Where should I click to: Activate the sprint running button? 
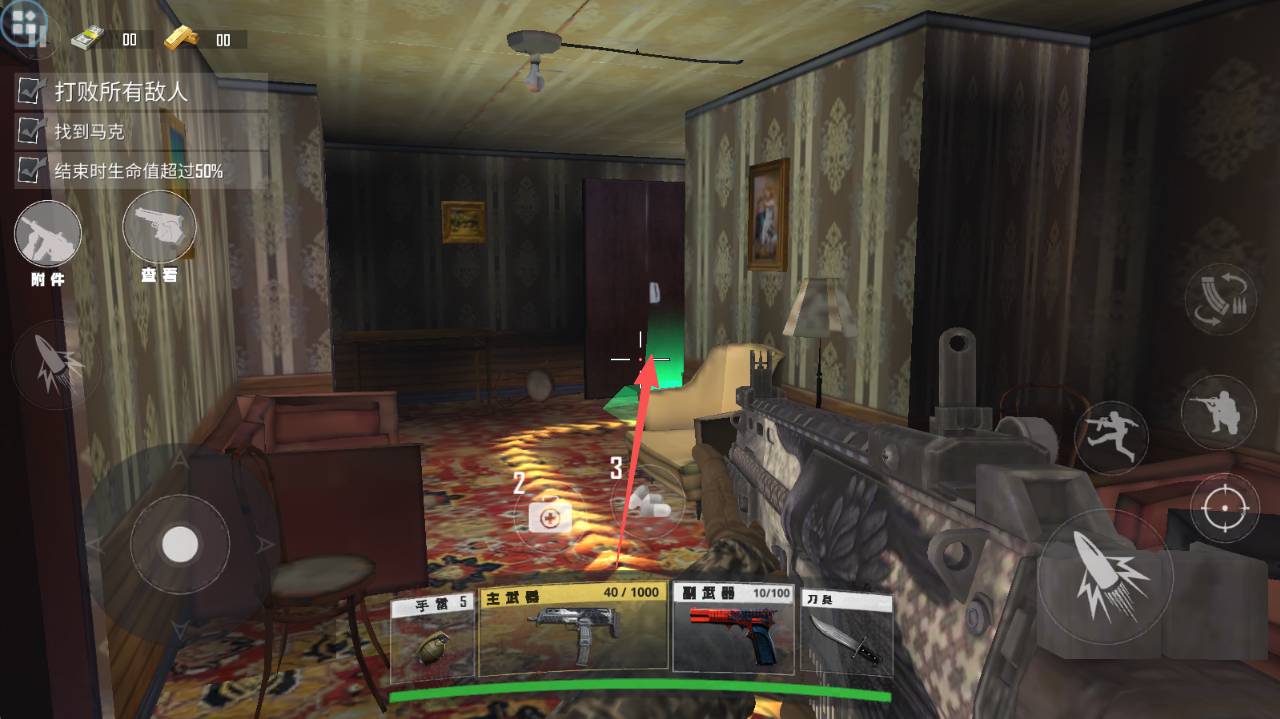[1111, 438]
